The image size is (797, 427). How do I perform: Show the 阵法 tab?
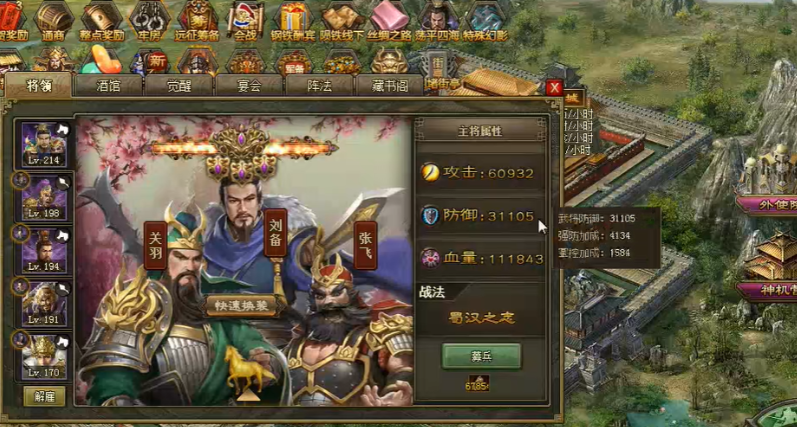coord(318,86)
